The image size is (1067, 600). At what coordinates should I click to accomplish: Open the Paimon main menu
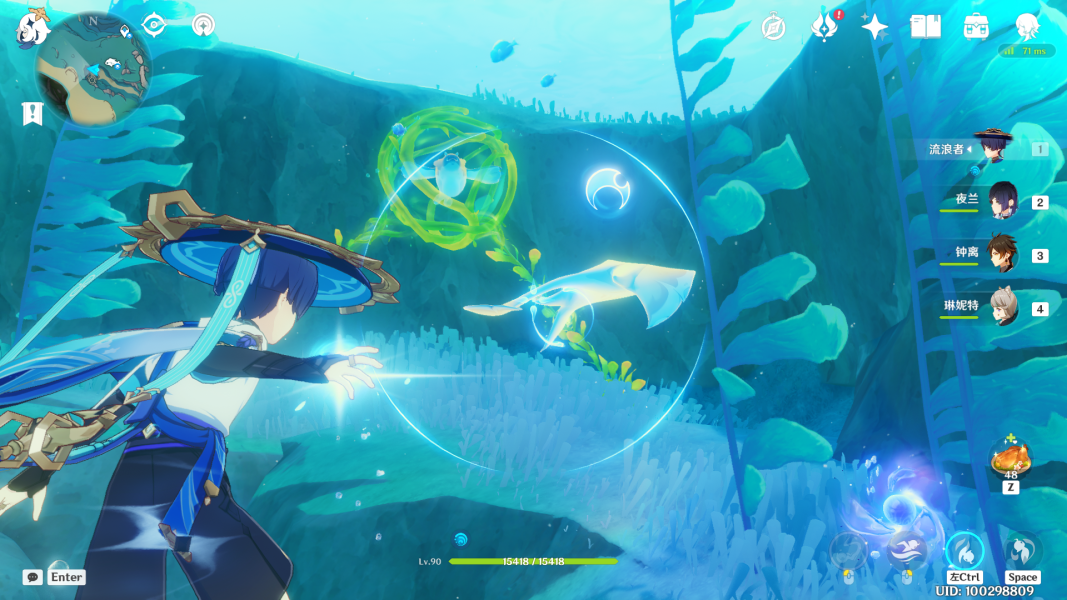[x=32, y=27]
